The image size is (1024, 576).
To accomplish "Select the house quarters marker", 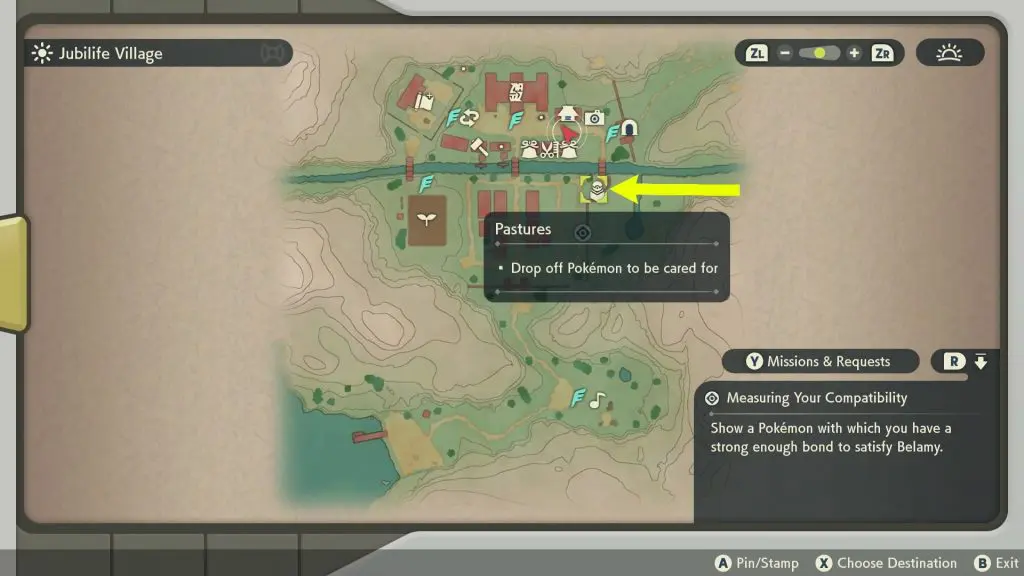I will click(568, 113).
